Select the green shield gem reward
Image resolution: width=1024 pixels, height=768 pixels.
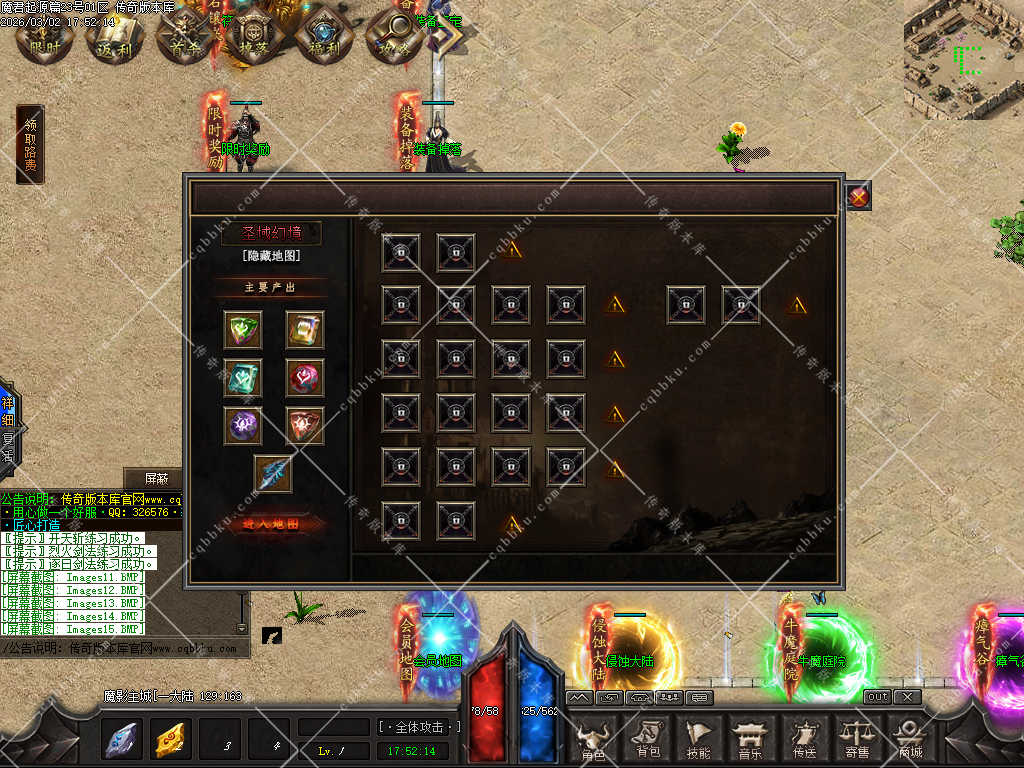[x=243, y=329]
